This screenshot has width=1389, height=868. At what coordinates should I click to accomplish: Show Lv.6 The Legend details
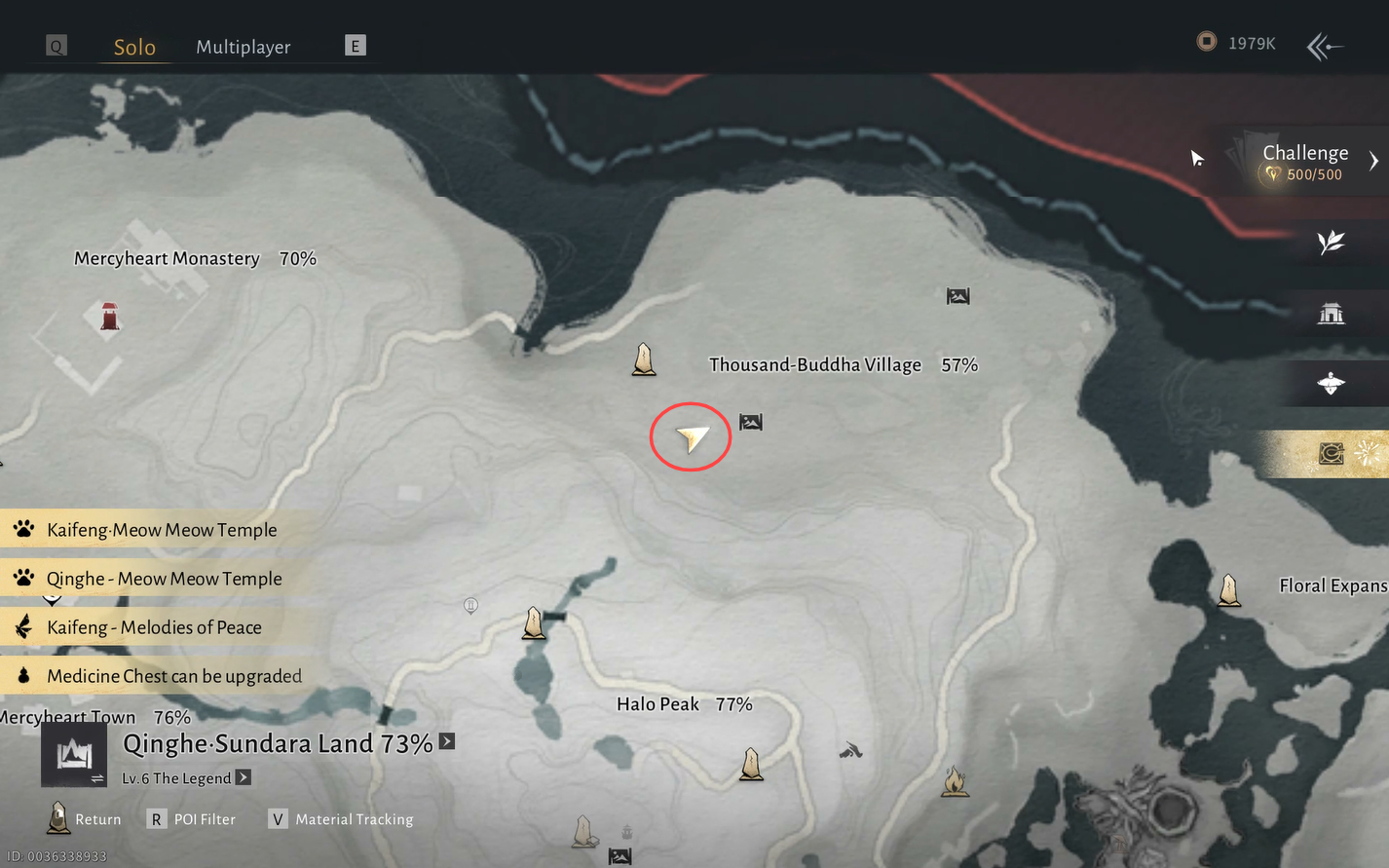(x=244, y=777)
